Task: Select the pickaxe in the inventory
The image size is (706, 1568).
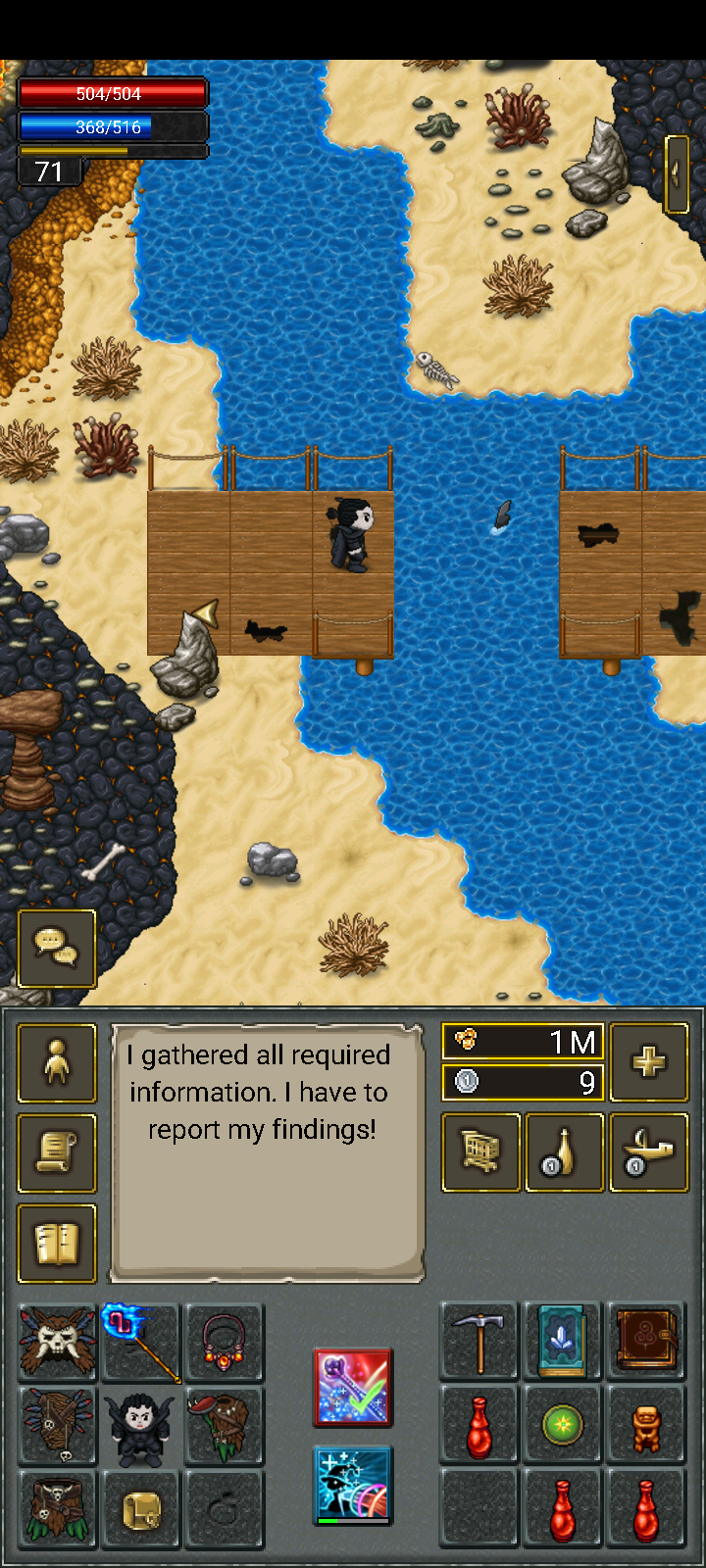Action: coord(479,1342)
